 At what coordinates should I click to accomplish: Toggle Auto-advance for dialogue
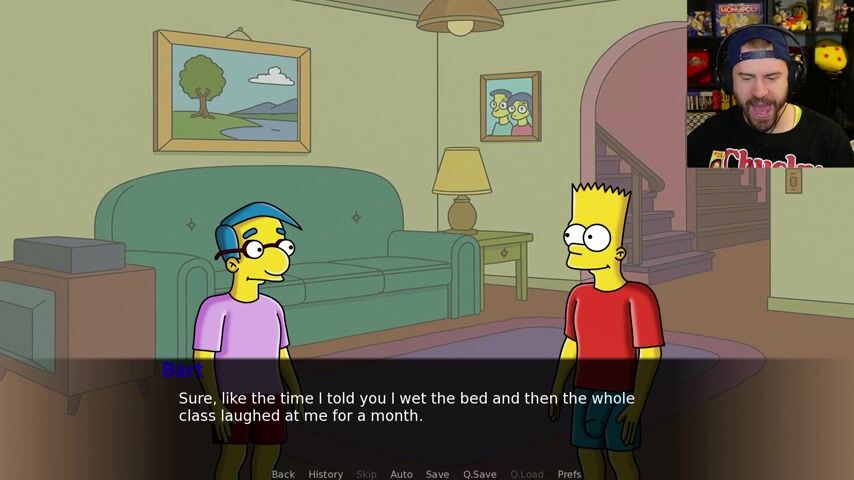point(401,474)
